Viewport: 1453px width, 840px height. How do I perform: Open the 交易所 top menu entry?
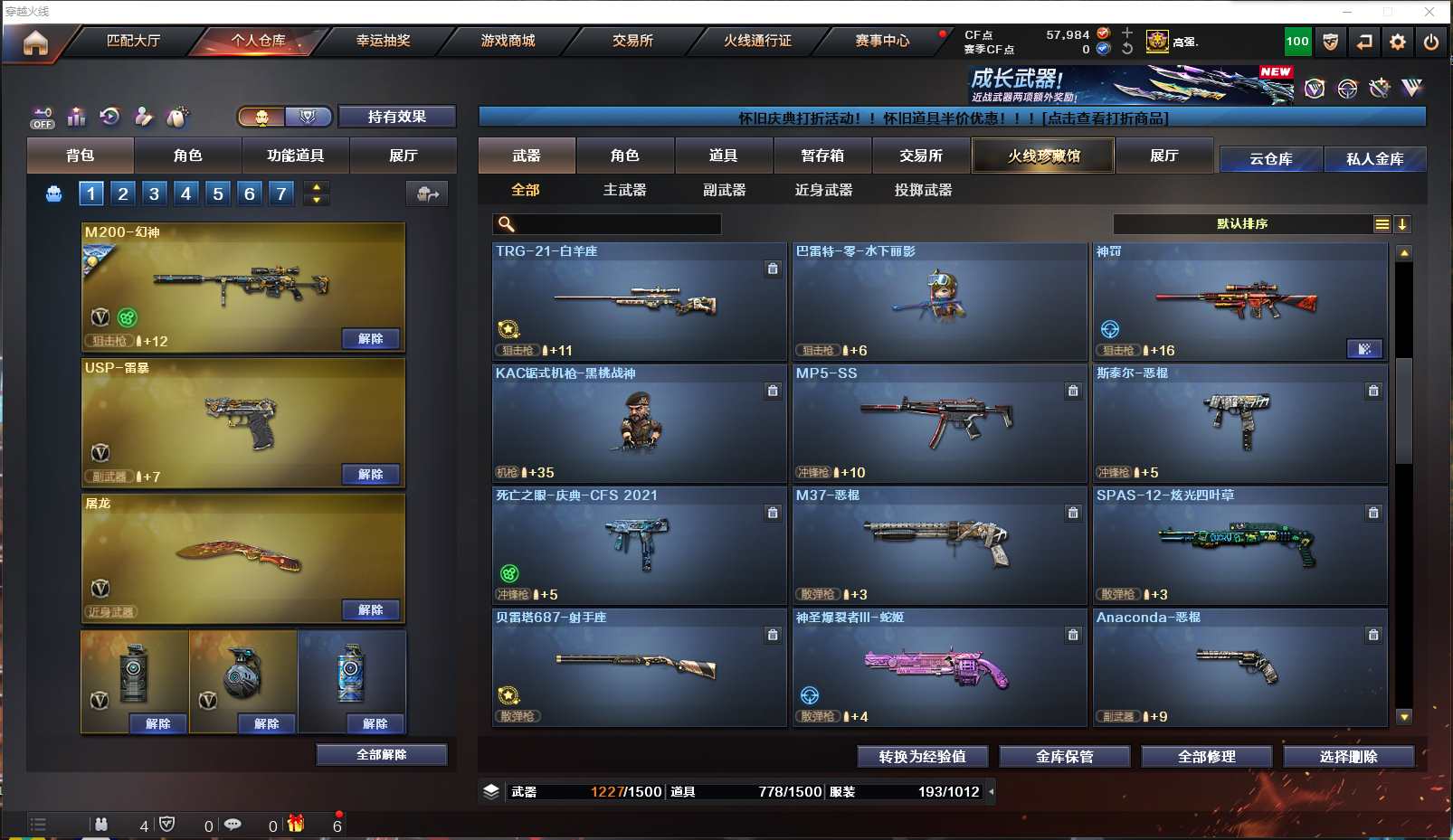(632, 41)
